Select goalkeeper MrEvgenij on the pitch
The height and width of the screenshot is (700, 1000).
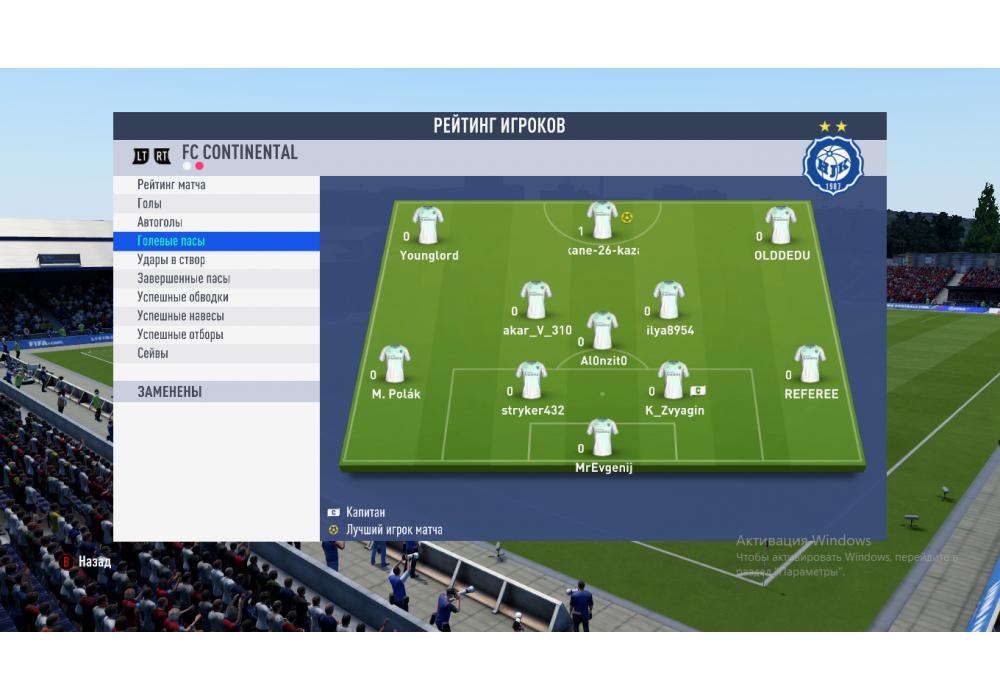[x=602, y=437]
